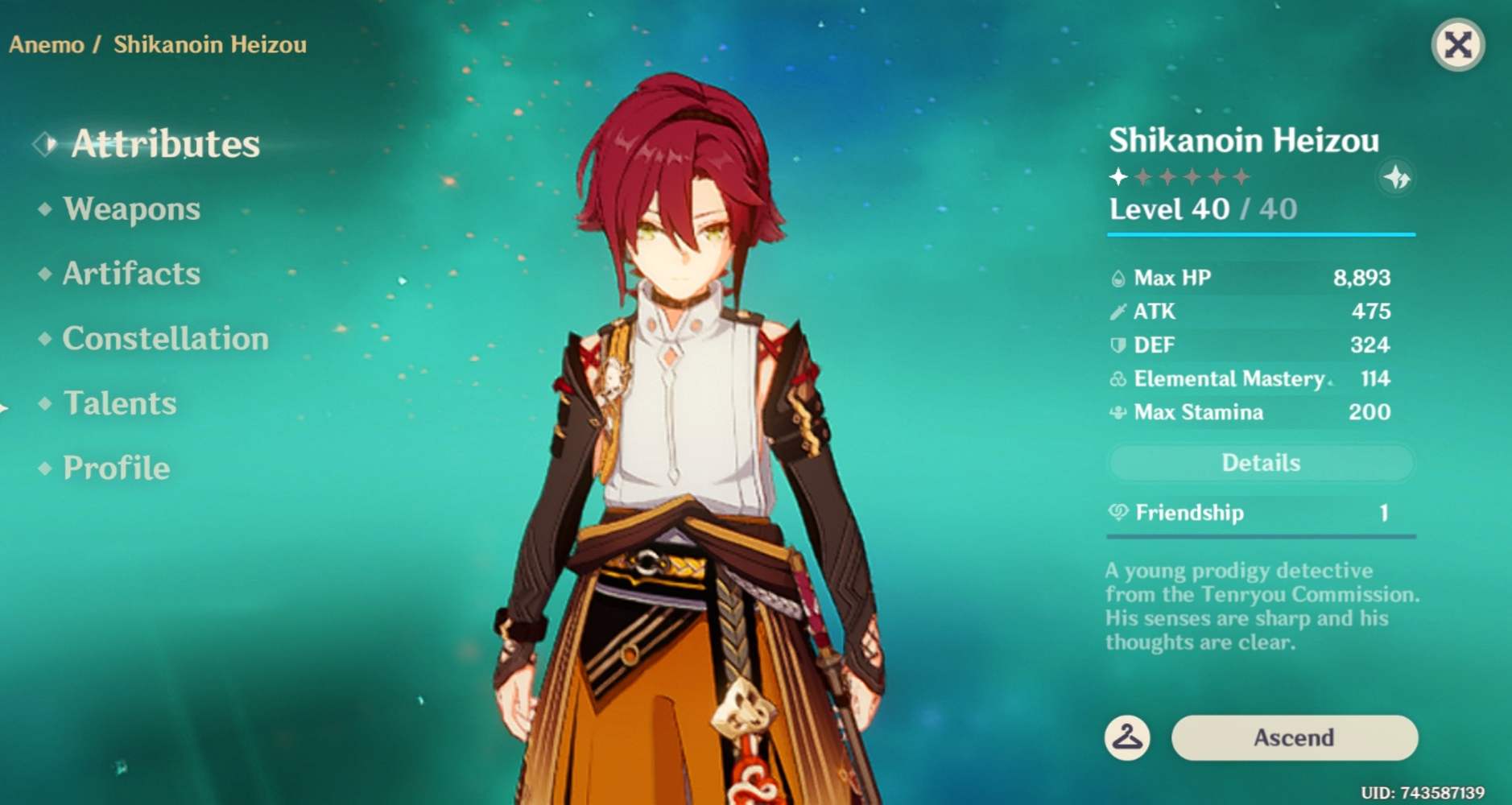
Task: View the Constellation section
Action: [x=164, y=339]
